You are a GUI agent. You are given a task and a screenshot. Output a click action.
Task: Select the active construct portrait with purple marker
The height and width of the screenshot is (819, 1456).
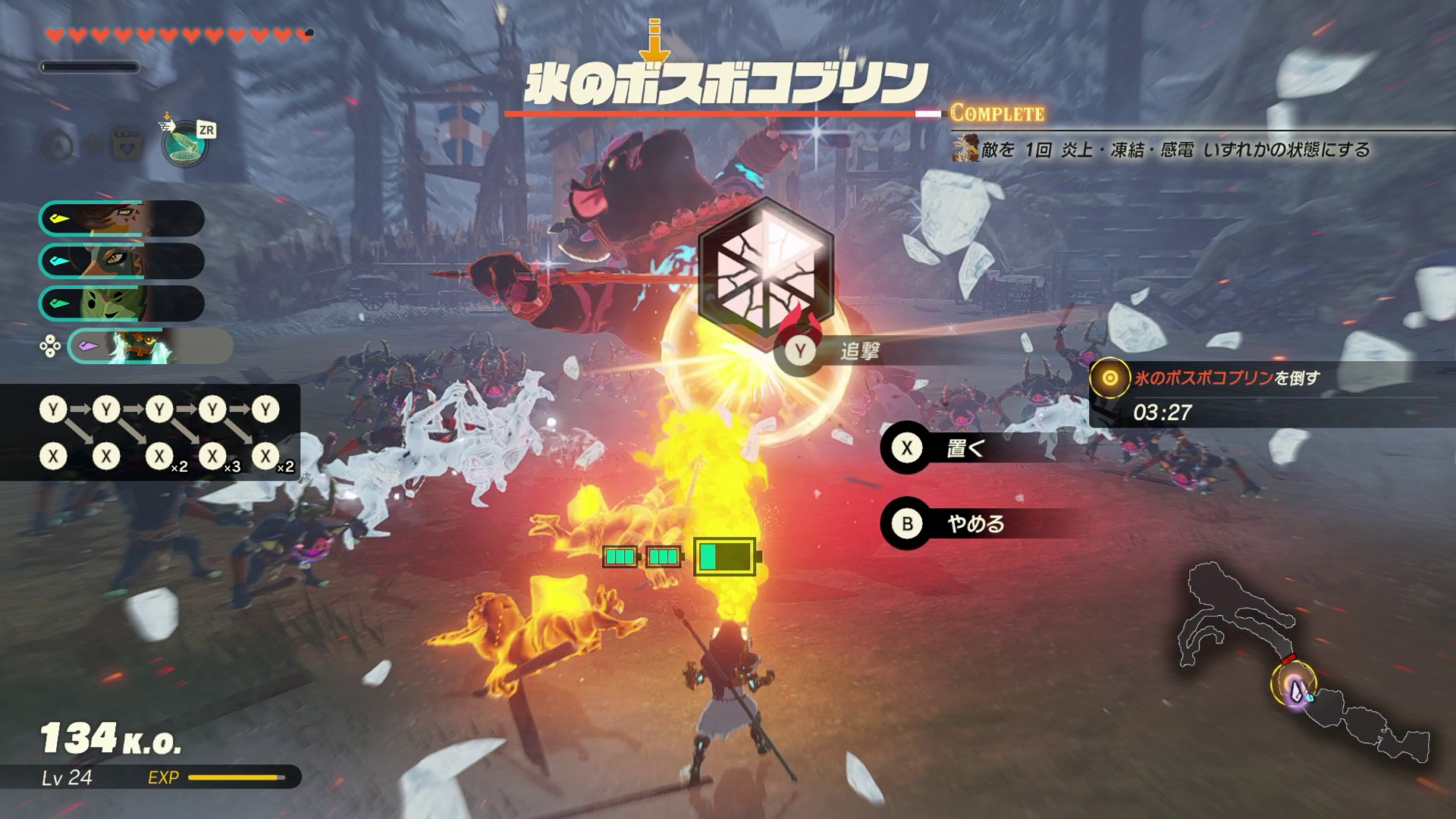(x=149, y=347)
